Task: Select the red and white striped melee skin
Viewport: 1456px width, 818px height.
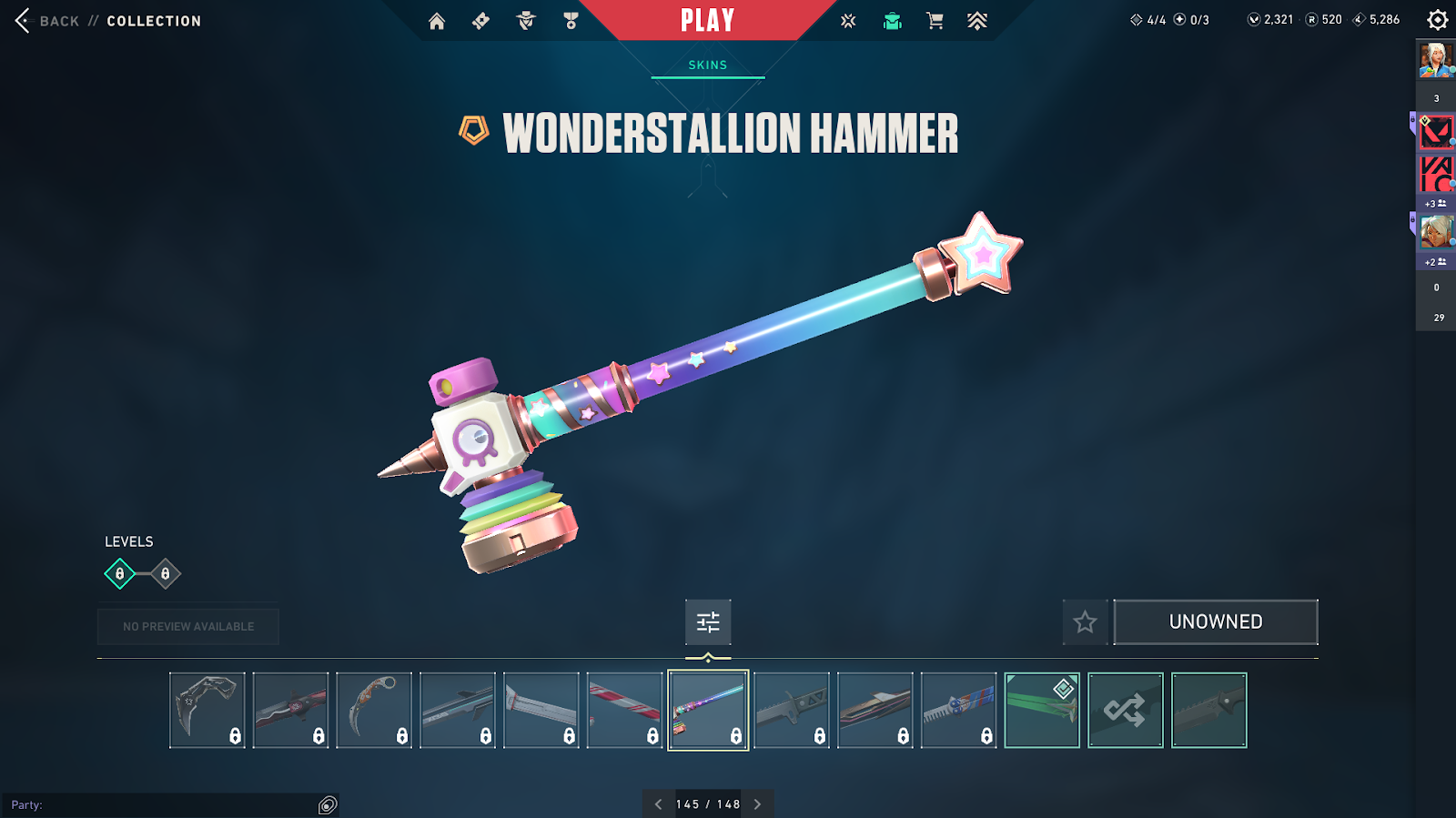Action: tap(624, 711)
